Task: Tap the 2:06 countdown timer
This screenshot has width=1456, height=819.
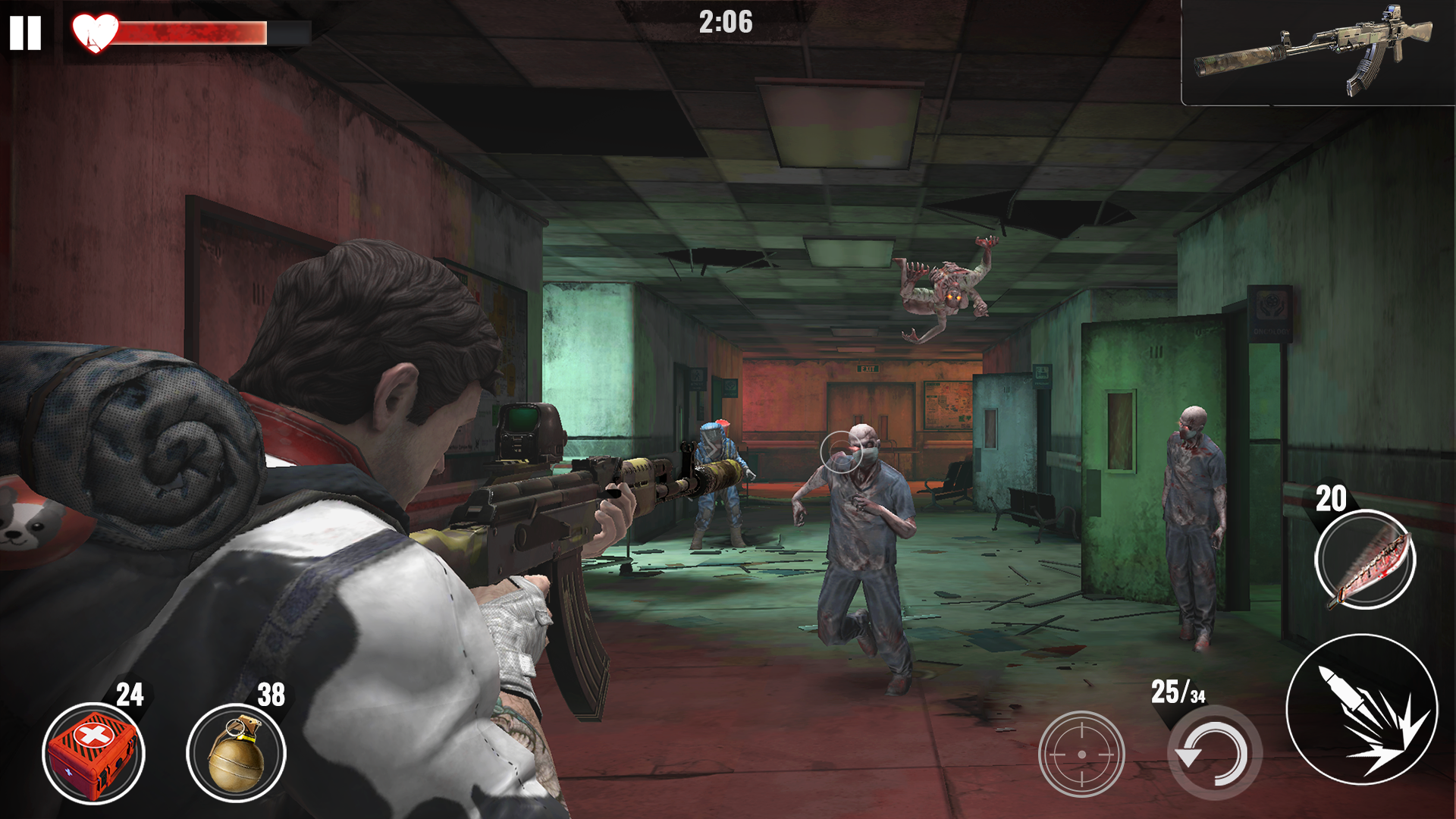Action: pos(726,23)
